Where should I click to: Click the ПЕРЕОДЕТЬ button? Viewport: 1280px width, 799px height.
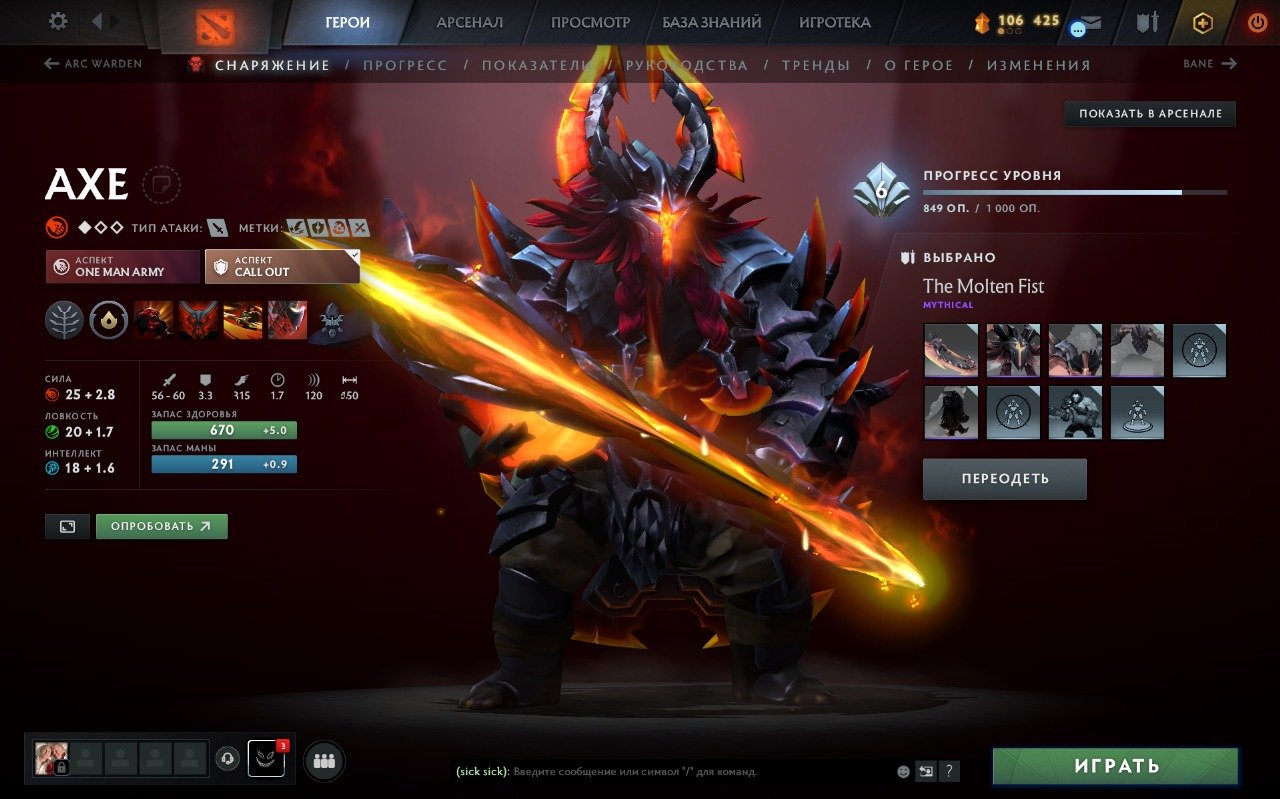tap(1004, 479)
